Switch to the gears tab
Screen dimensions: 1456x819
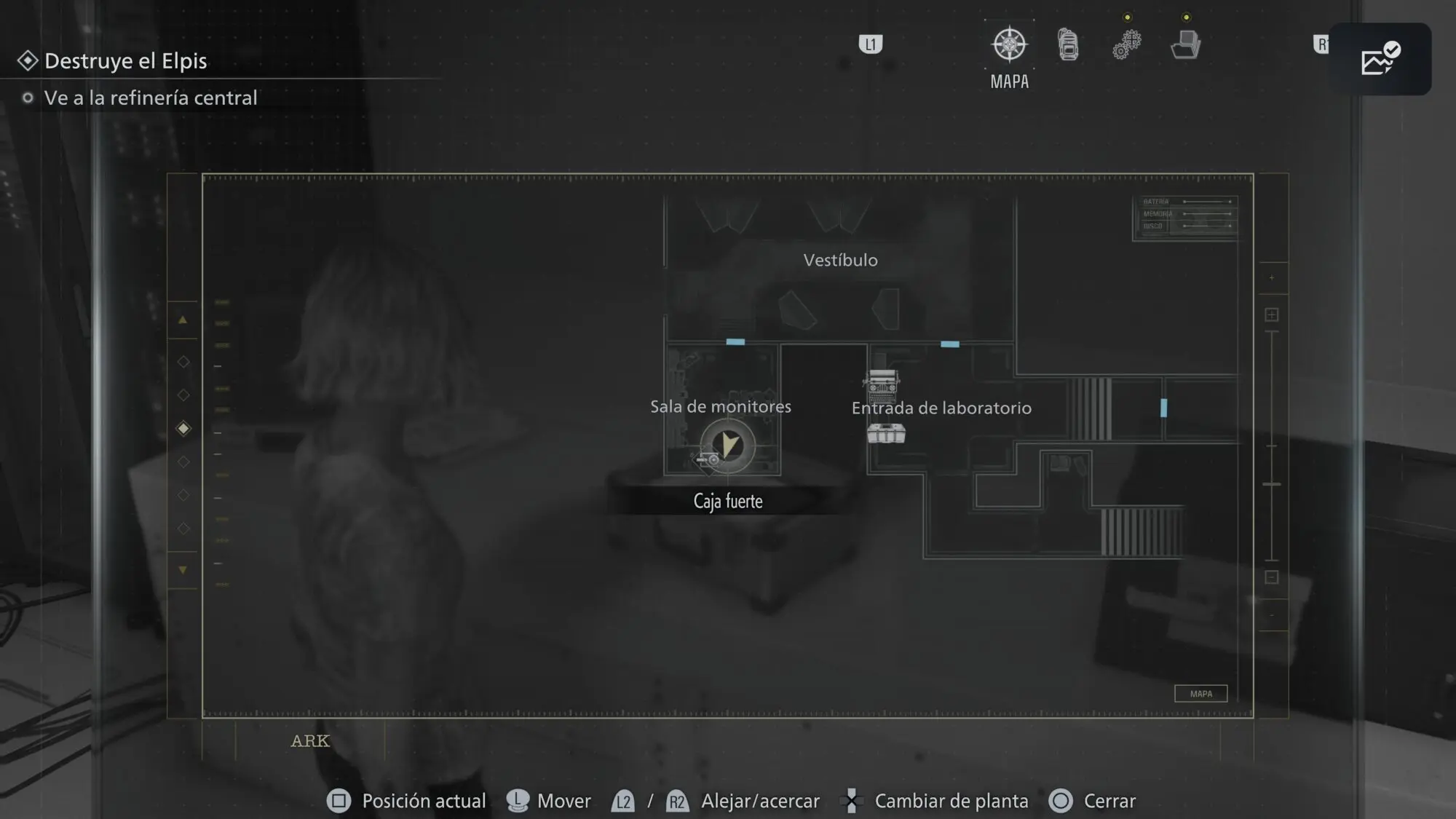[1126, 45]
